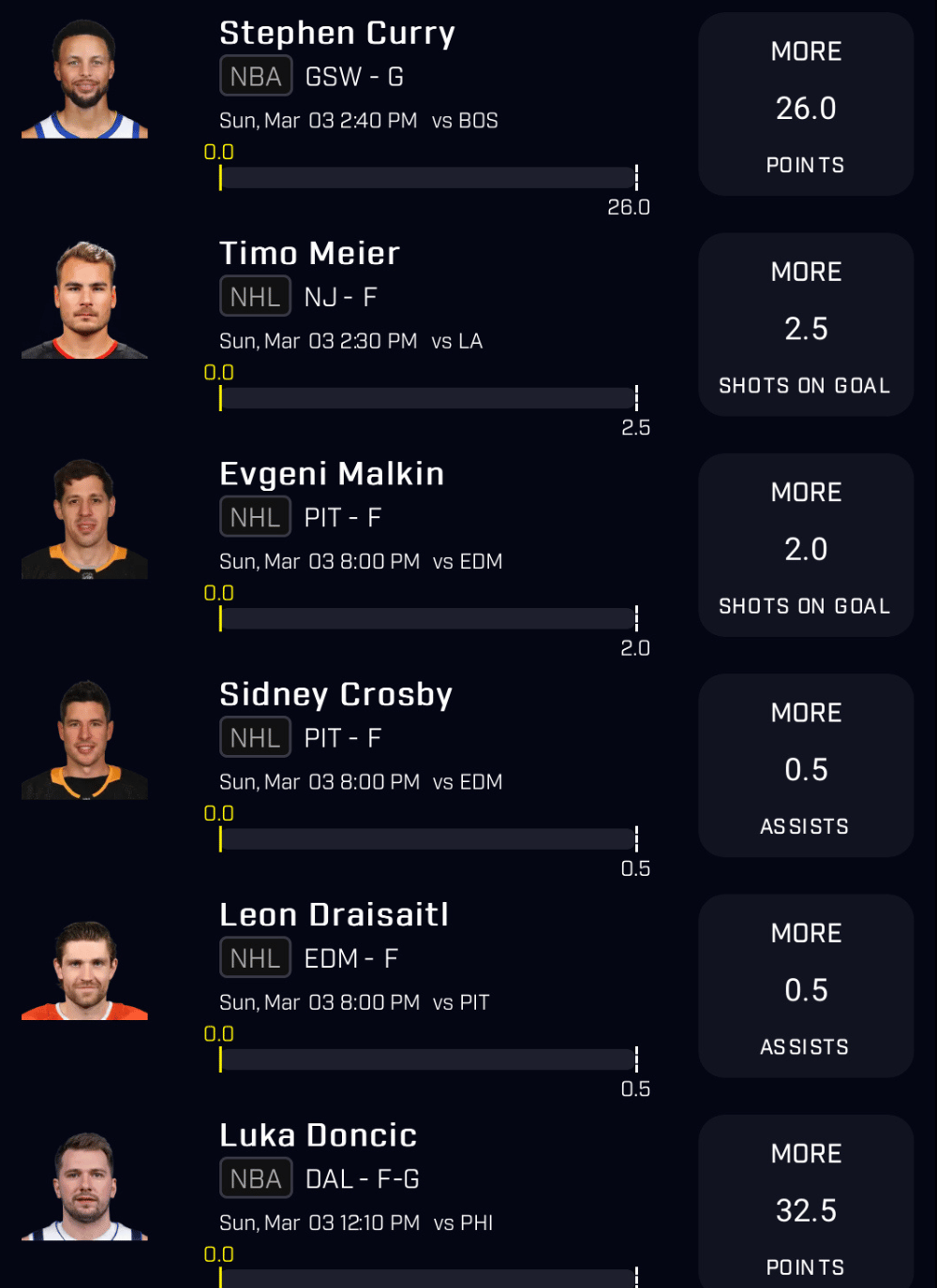The image size is (937, 1288).
Task: Select the Luka Doncic name heading
Action: (x=318, y=1135)
